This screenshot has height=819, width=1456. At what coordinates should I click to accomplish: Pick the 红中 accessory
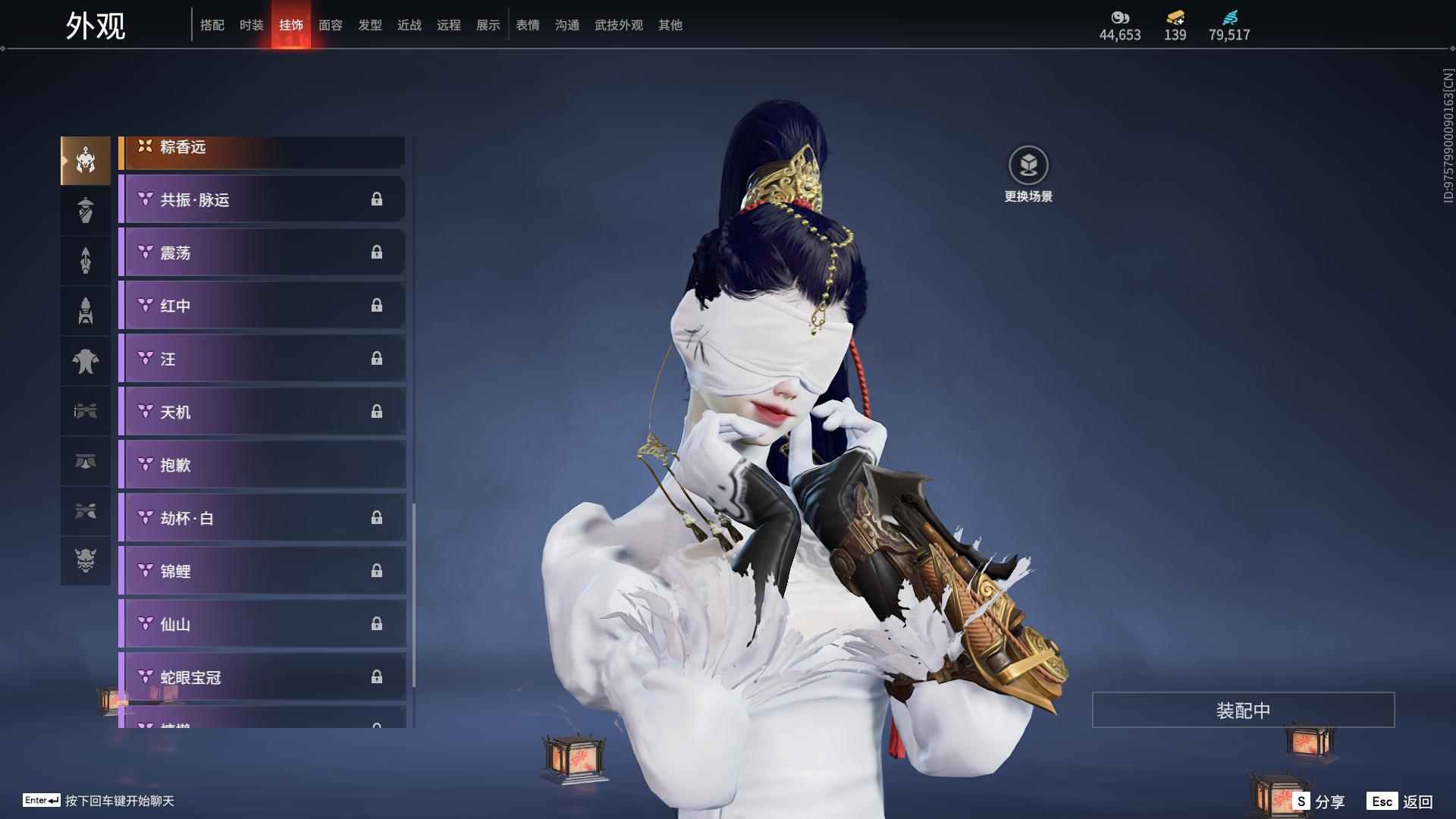point(262,306)
